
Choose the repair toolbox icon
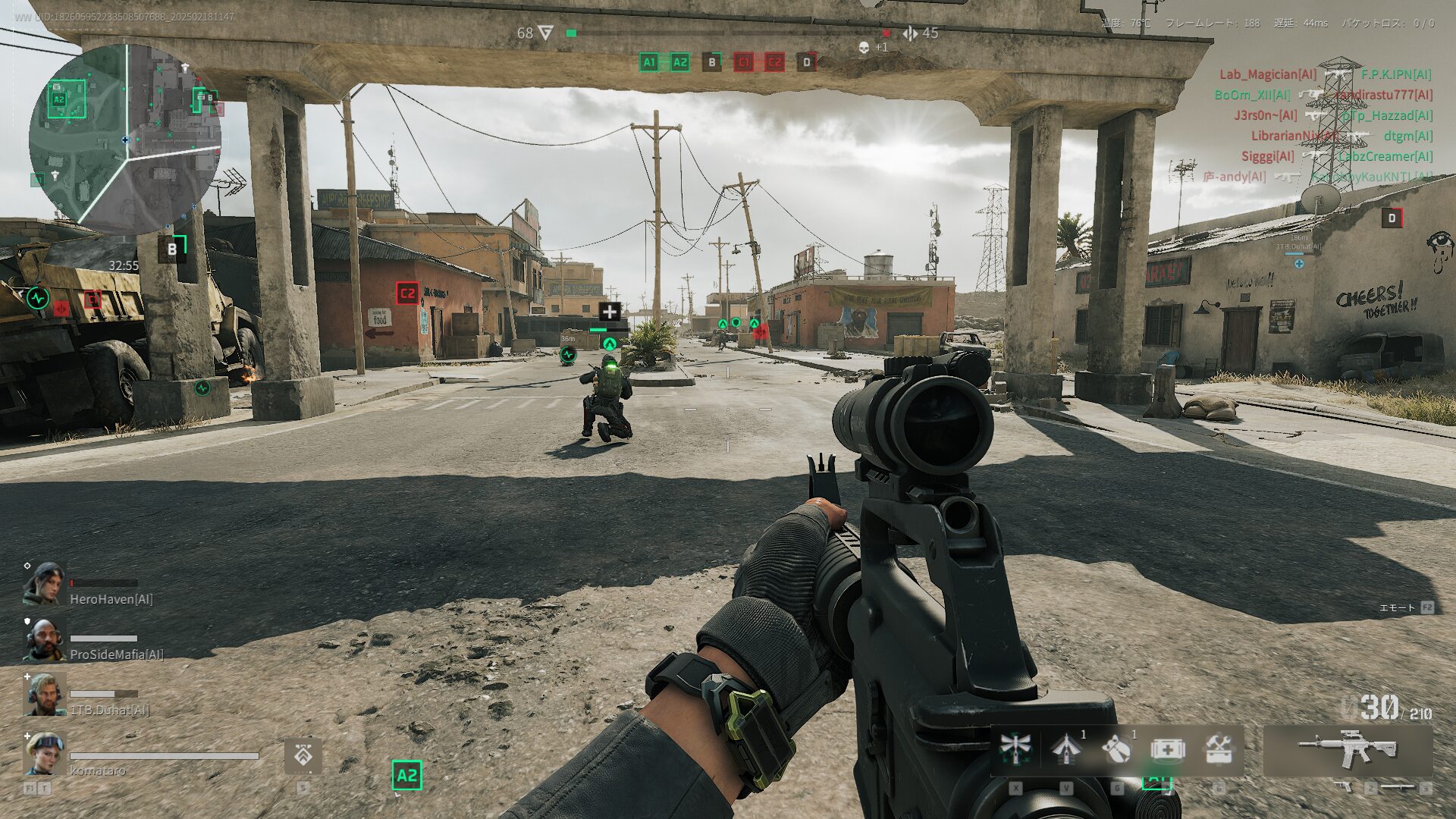(1219, 749)
